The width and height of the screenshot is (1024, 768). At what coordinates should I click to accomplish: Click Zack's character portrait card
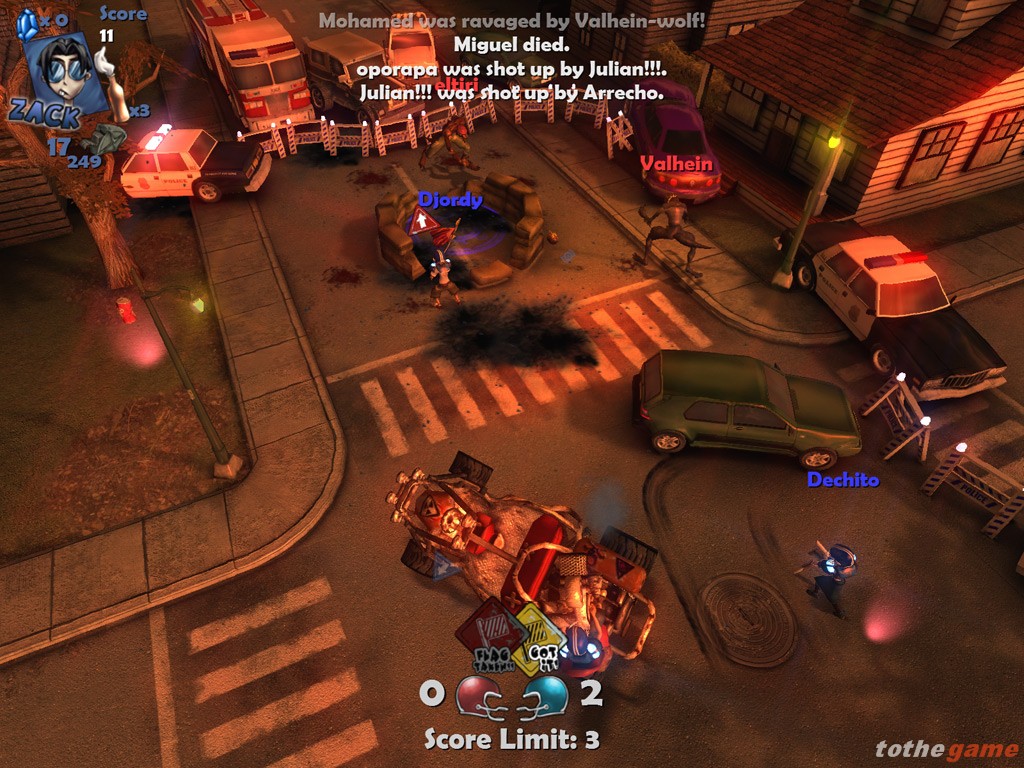pyautogui.click(x=66, y=74)
